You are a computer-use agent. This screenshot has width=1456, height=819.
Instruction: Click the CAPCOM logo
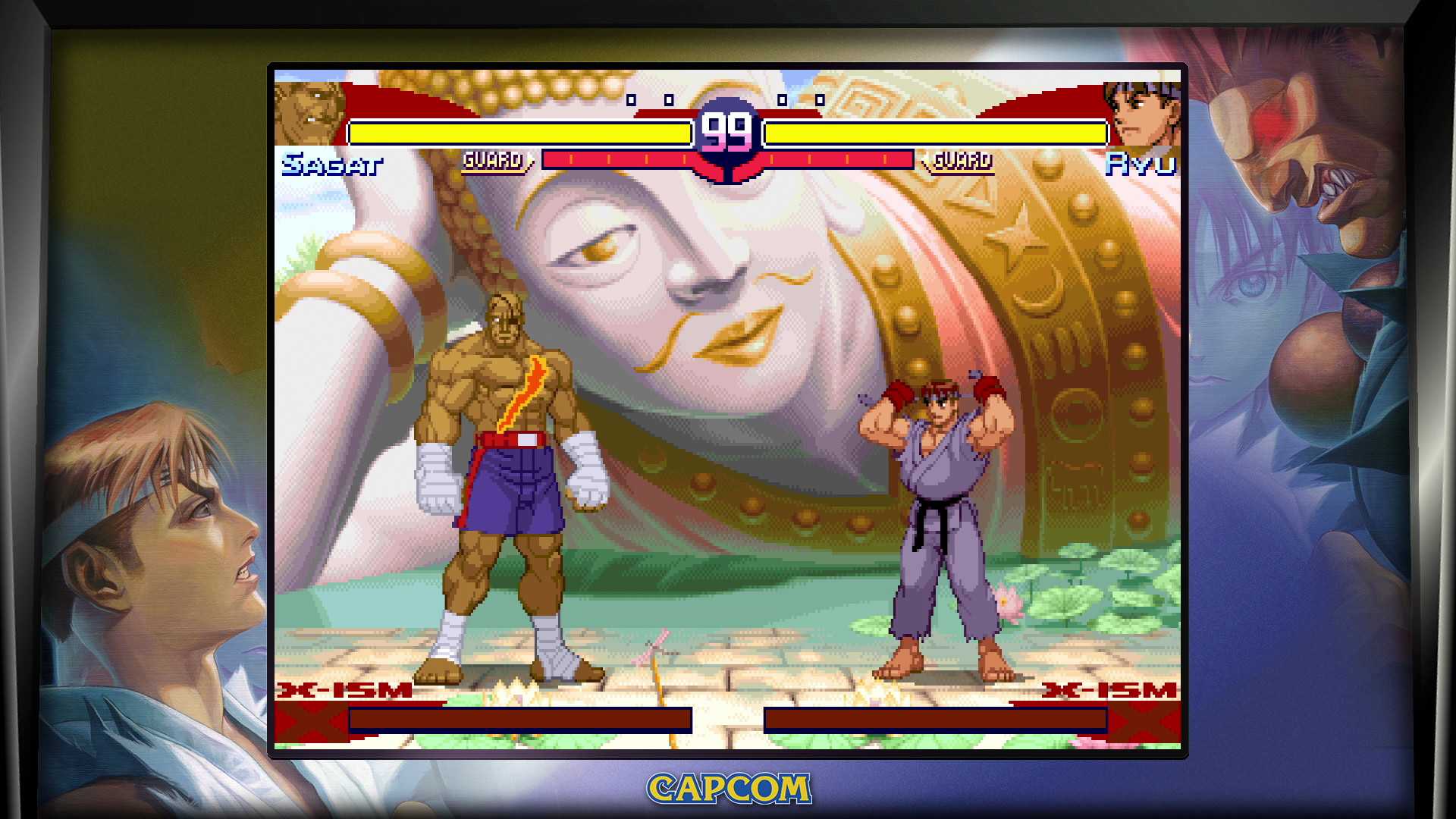[x=726, y=787]
